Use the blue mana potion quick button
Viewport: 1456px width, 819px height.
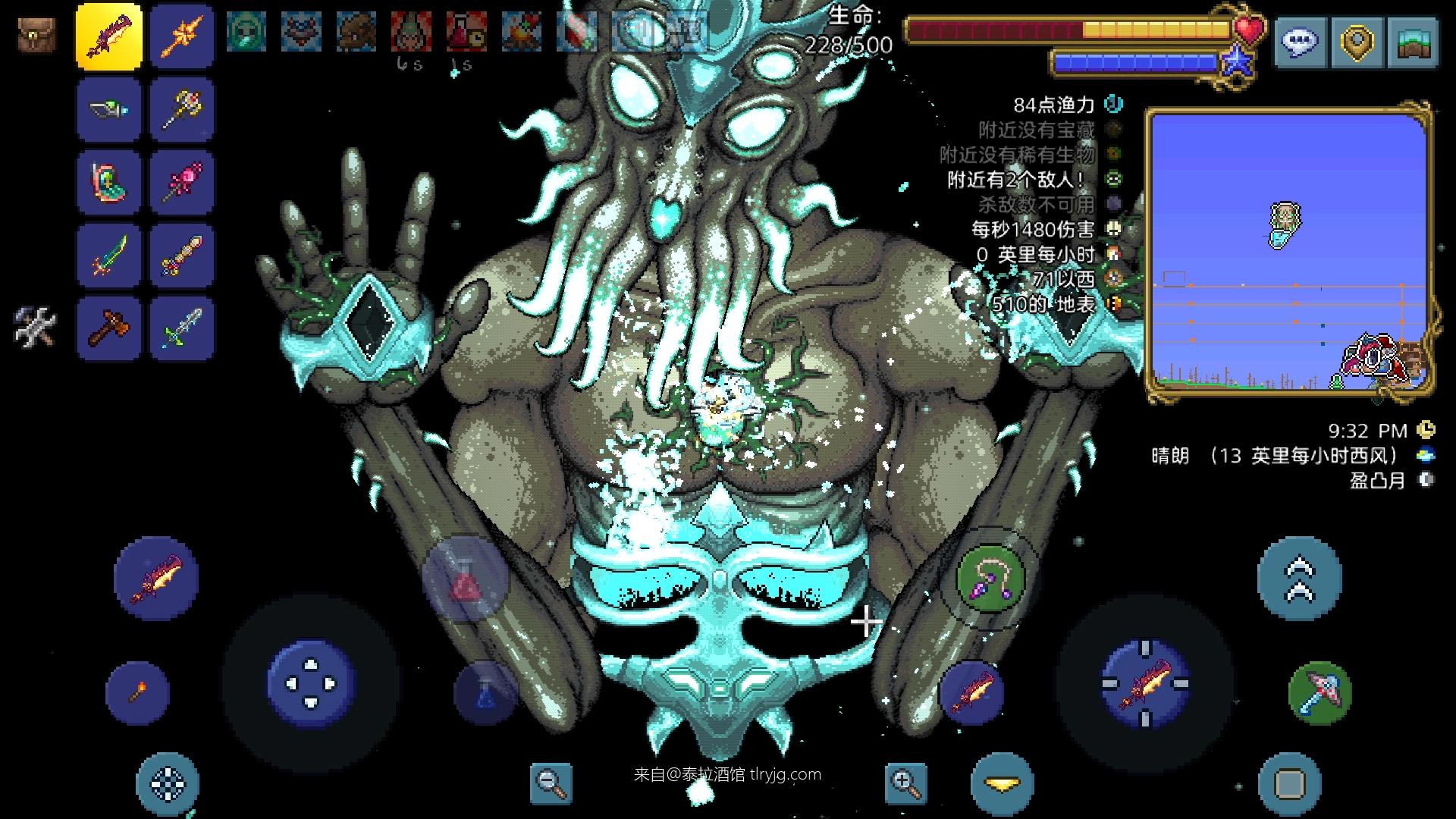tap(486, 692)
